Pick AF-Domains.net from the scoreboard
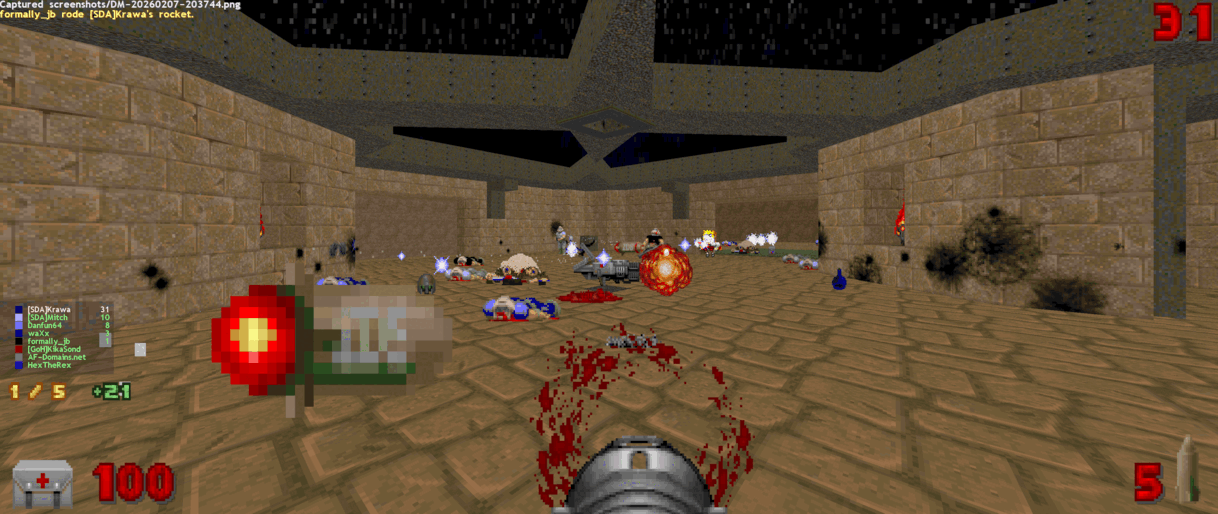 tap(56, 358)
